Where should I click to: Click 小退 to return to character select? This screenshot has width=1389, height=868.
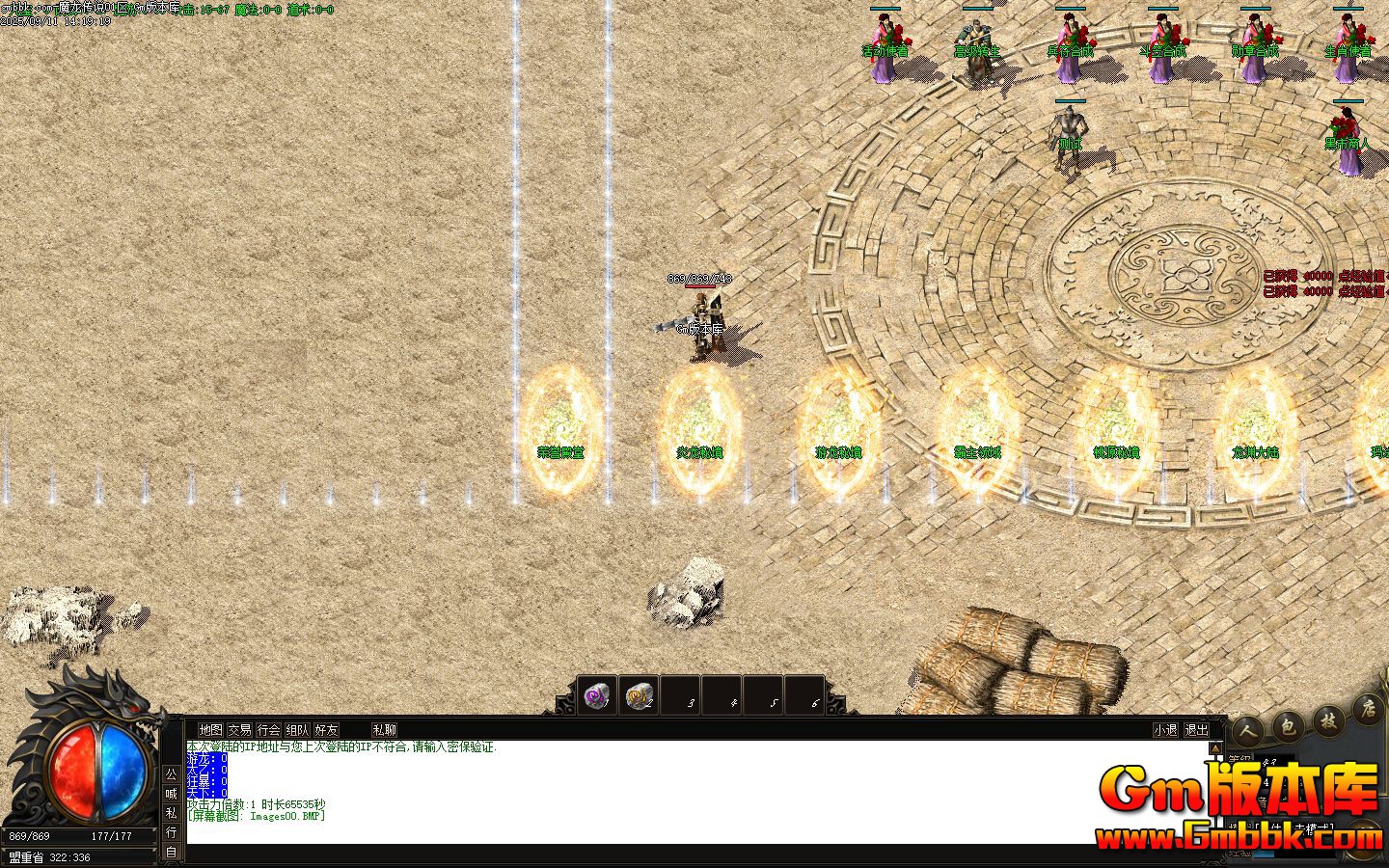click(1165, 730)
